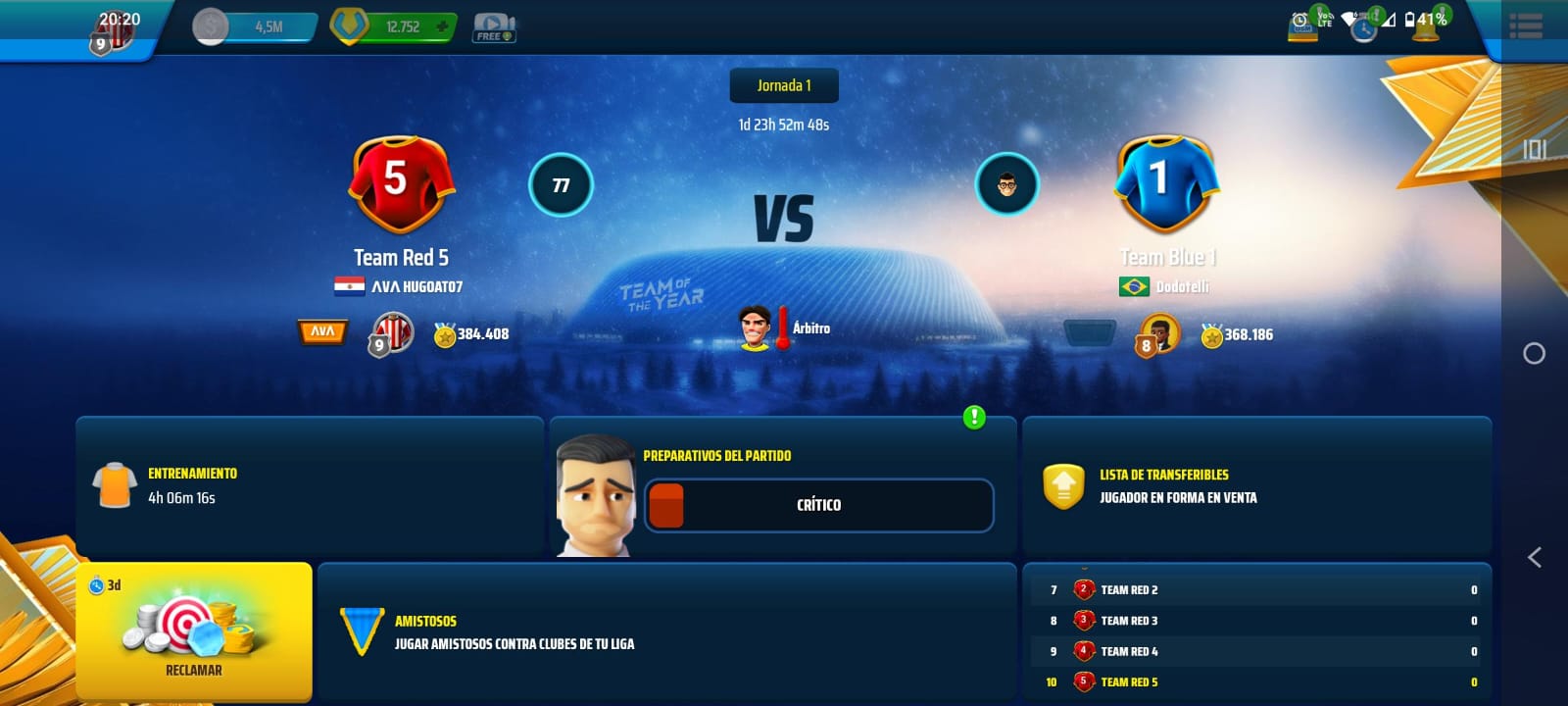
Task: Open my club badge profile
Action: 113,33
